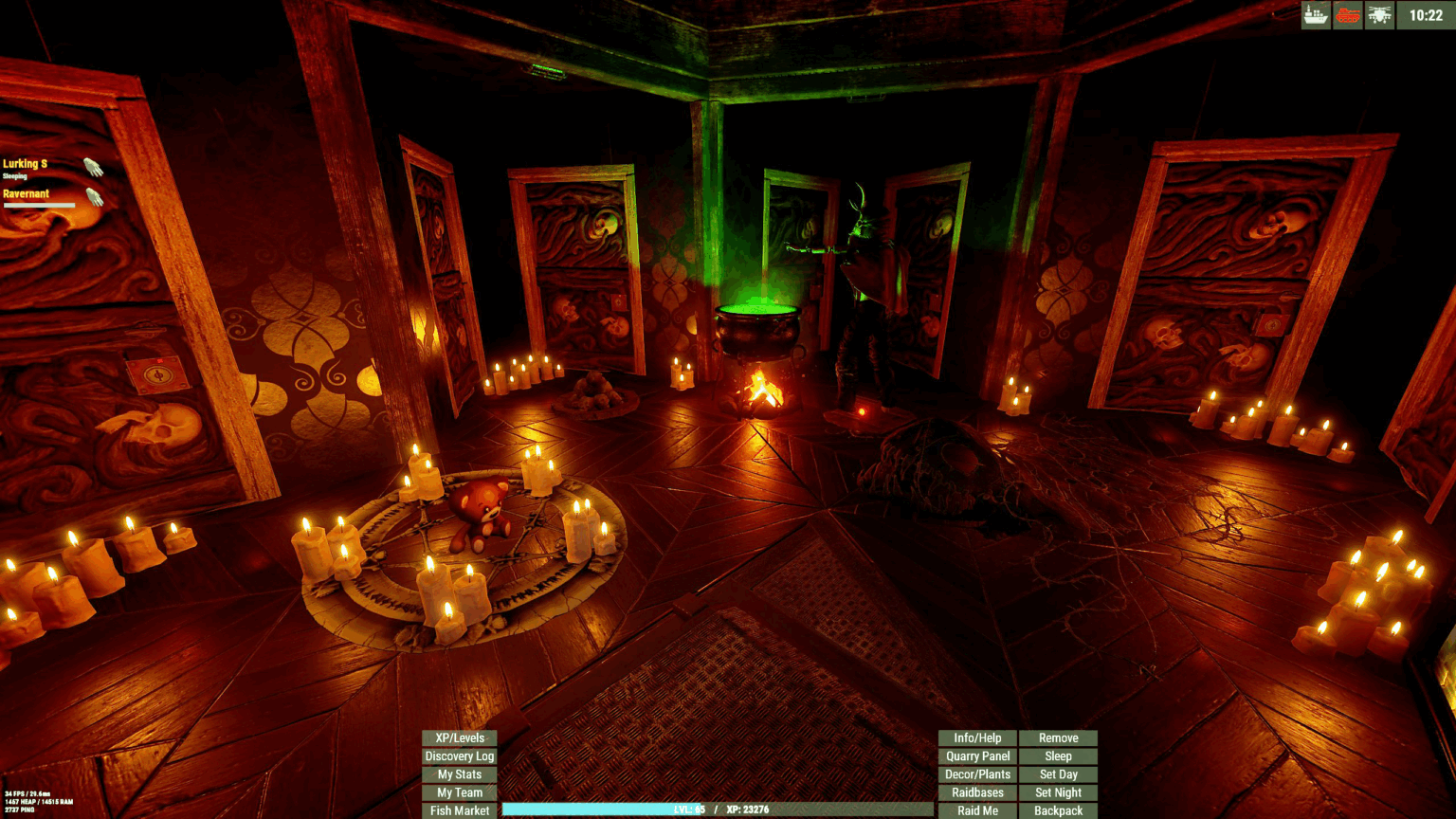Viewport: 1456px width, 819px height.
Task: Activate the Remove tool button
Action: [x=1058, y=738]
